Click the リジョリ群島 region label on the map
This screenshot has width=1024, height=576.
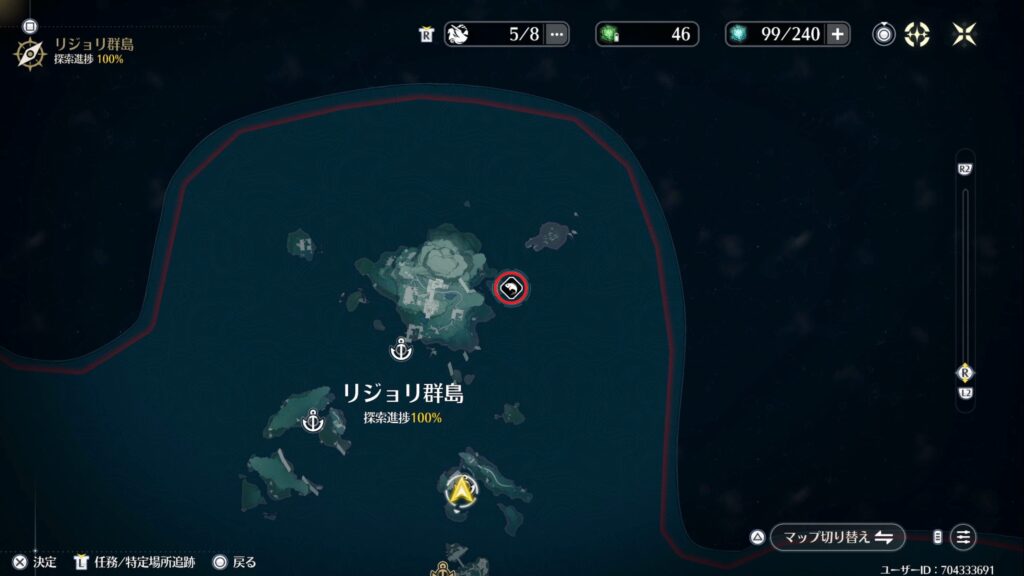[x=403, y=394]
